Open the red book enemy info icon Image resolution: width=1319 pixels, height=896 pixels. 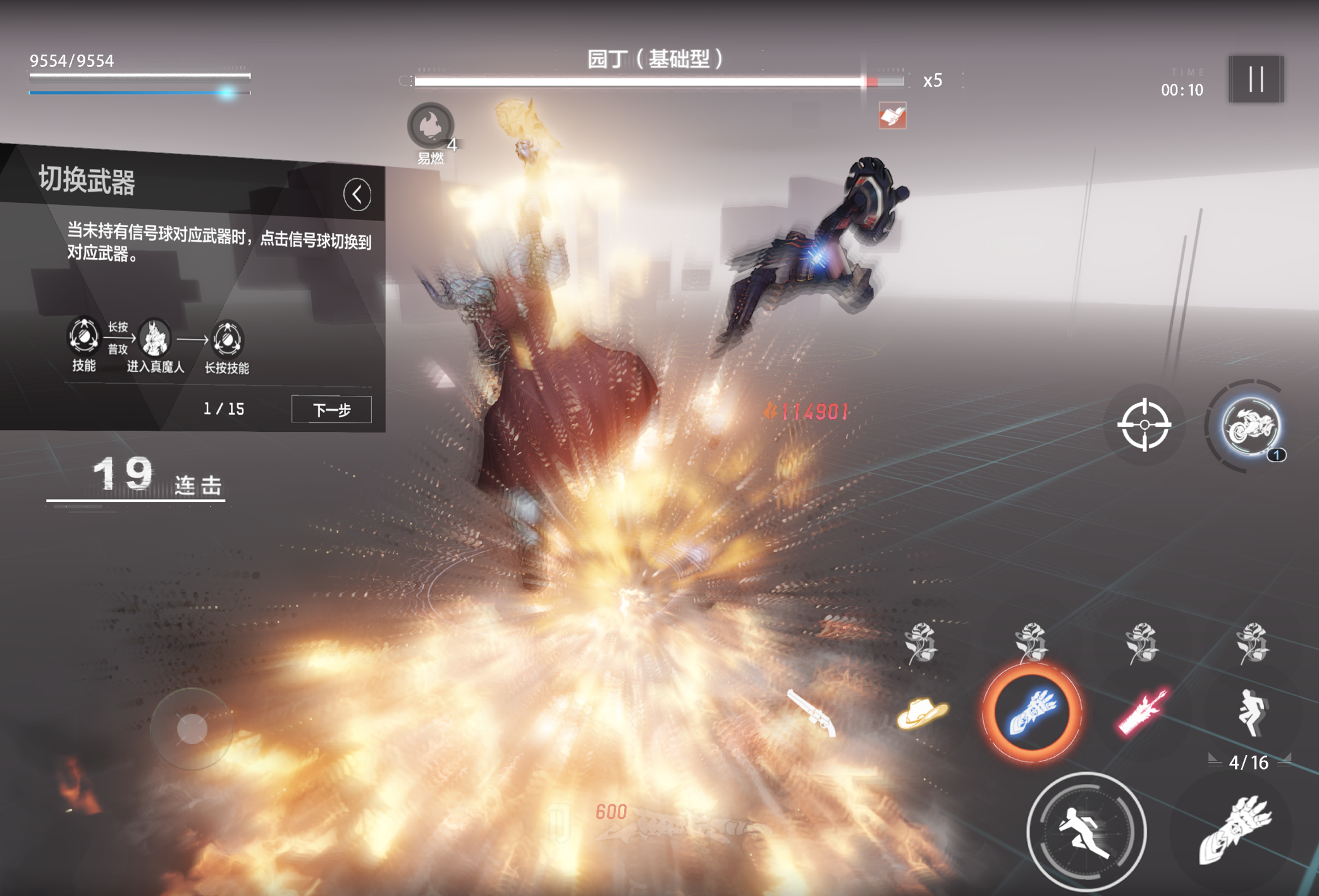point(892,116)
